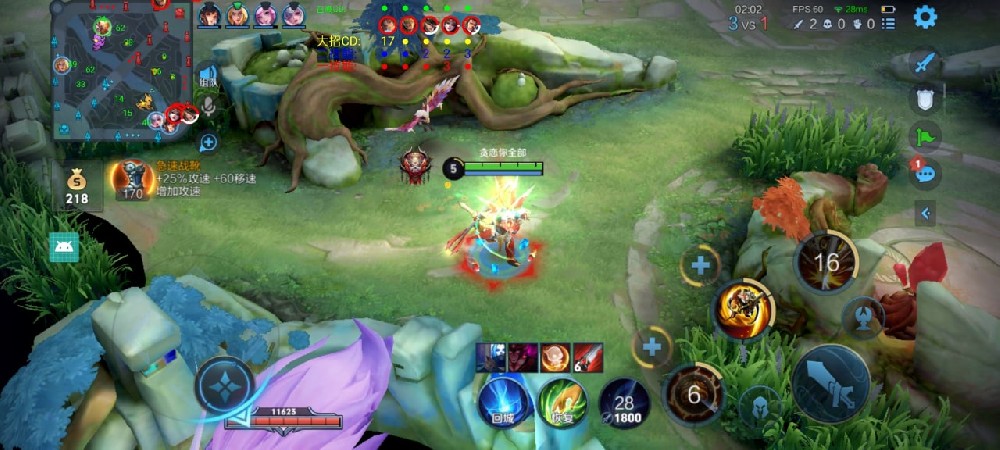1000x450 pixels.
Task: Activate the Recall (回城) spell
Action: point(503,402)
